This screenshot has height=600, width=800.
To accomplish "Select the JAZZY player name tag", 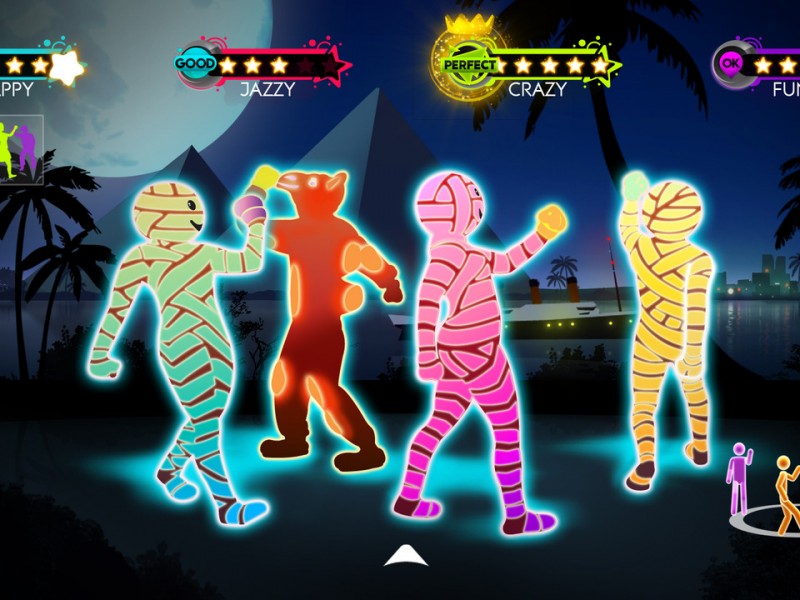I will pos(267,89).
